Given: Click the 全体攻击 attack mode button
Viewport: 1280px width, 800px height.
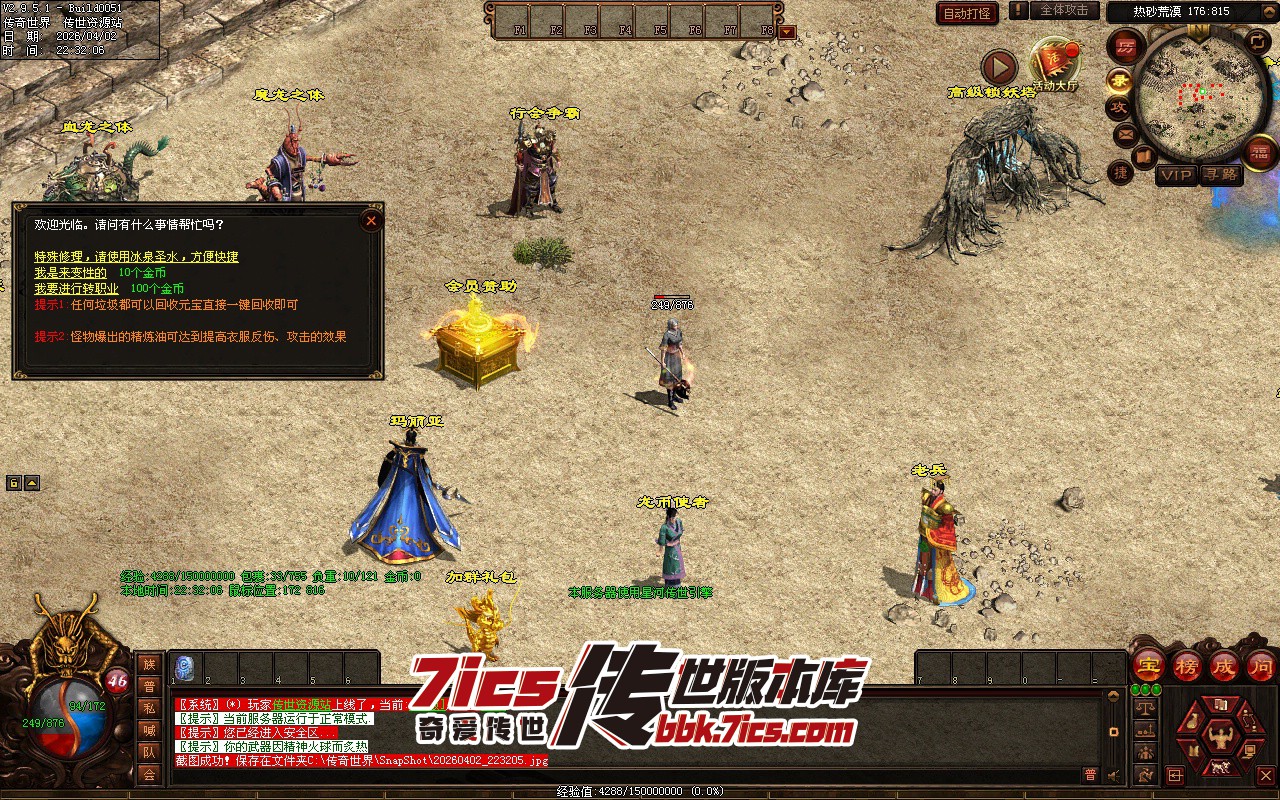Looking at the screenshot, I should click(x=1063, y=11).
